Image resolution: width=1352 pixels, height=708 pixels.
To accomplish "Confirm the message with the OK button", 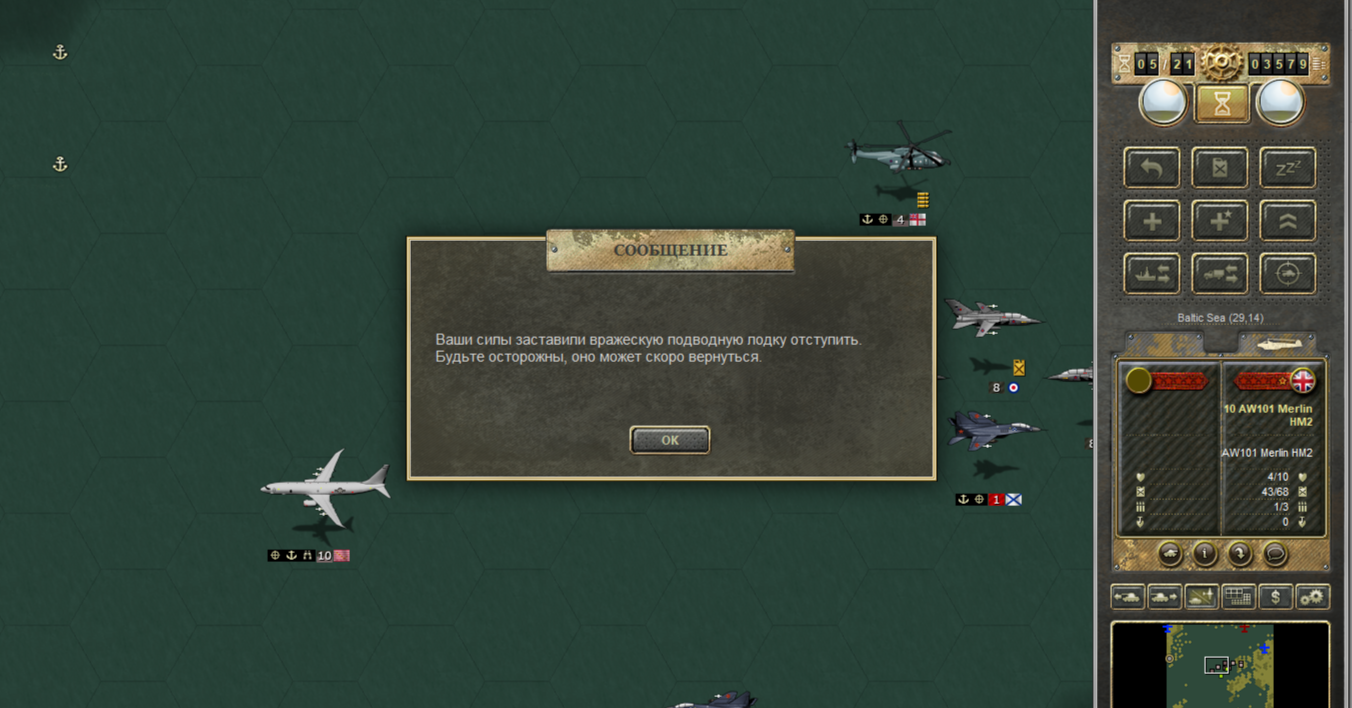I will tap(670, 440).
